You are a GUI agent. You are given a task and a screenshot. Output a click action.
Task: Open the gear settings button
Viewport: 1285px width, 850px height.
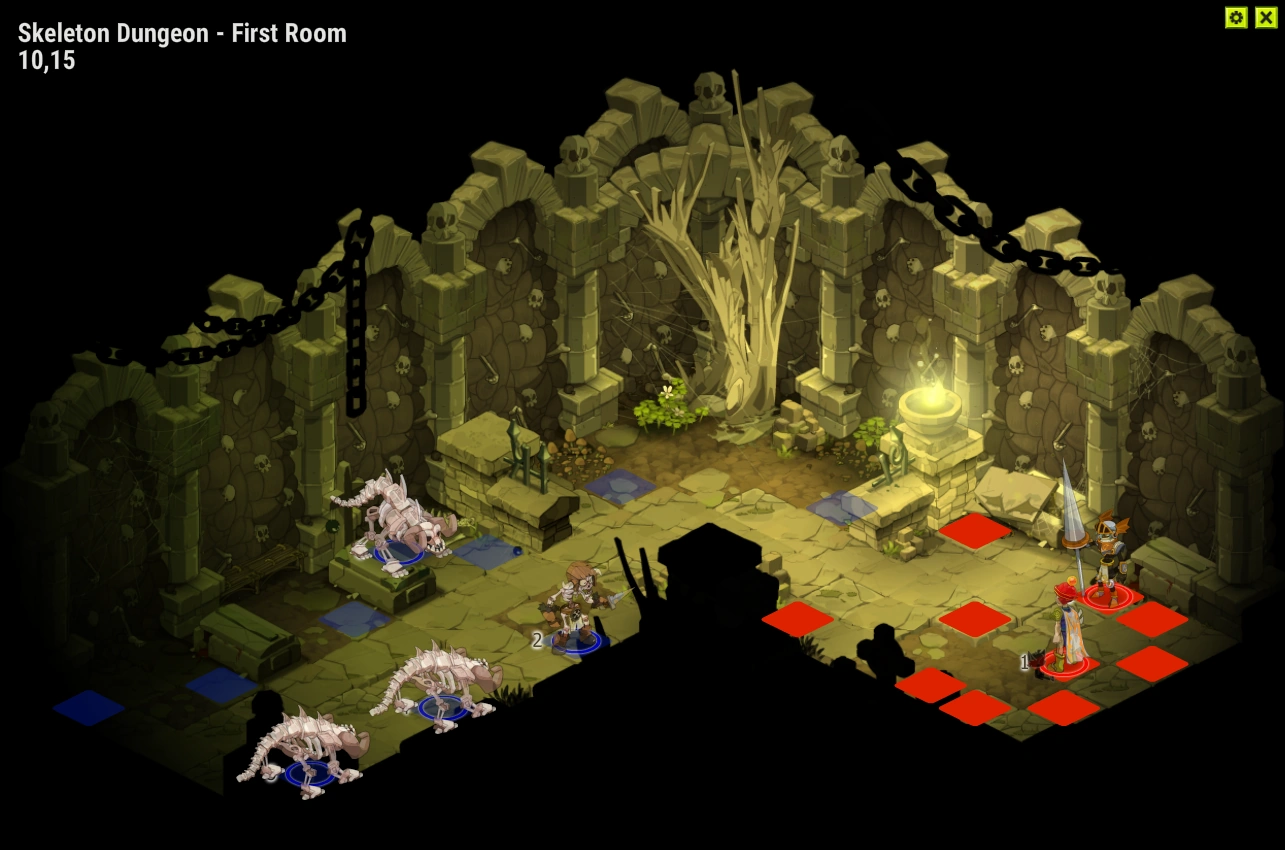[1236, 17]
